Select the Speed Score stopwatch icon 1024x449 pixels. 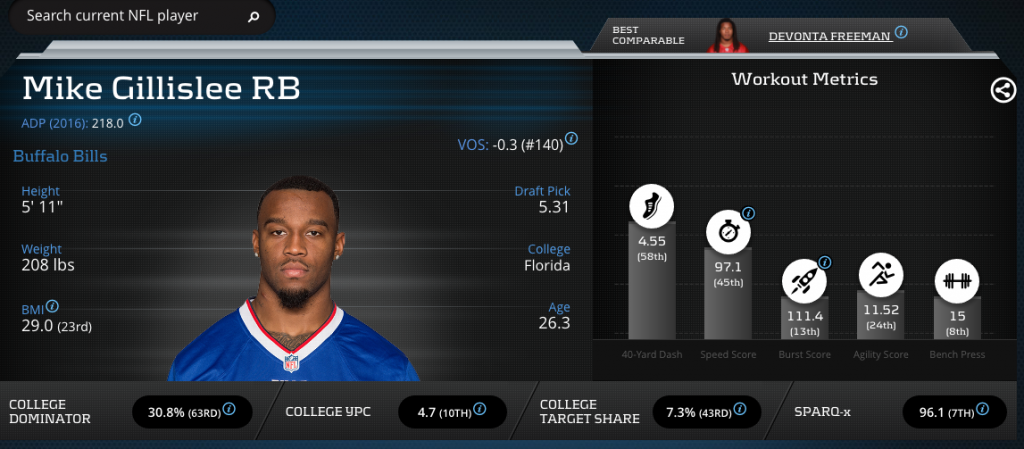[x=727, y=232]
